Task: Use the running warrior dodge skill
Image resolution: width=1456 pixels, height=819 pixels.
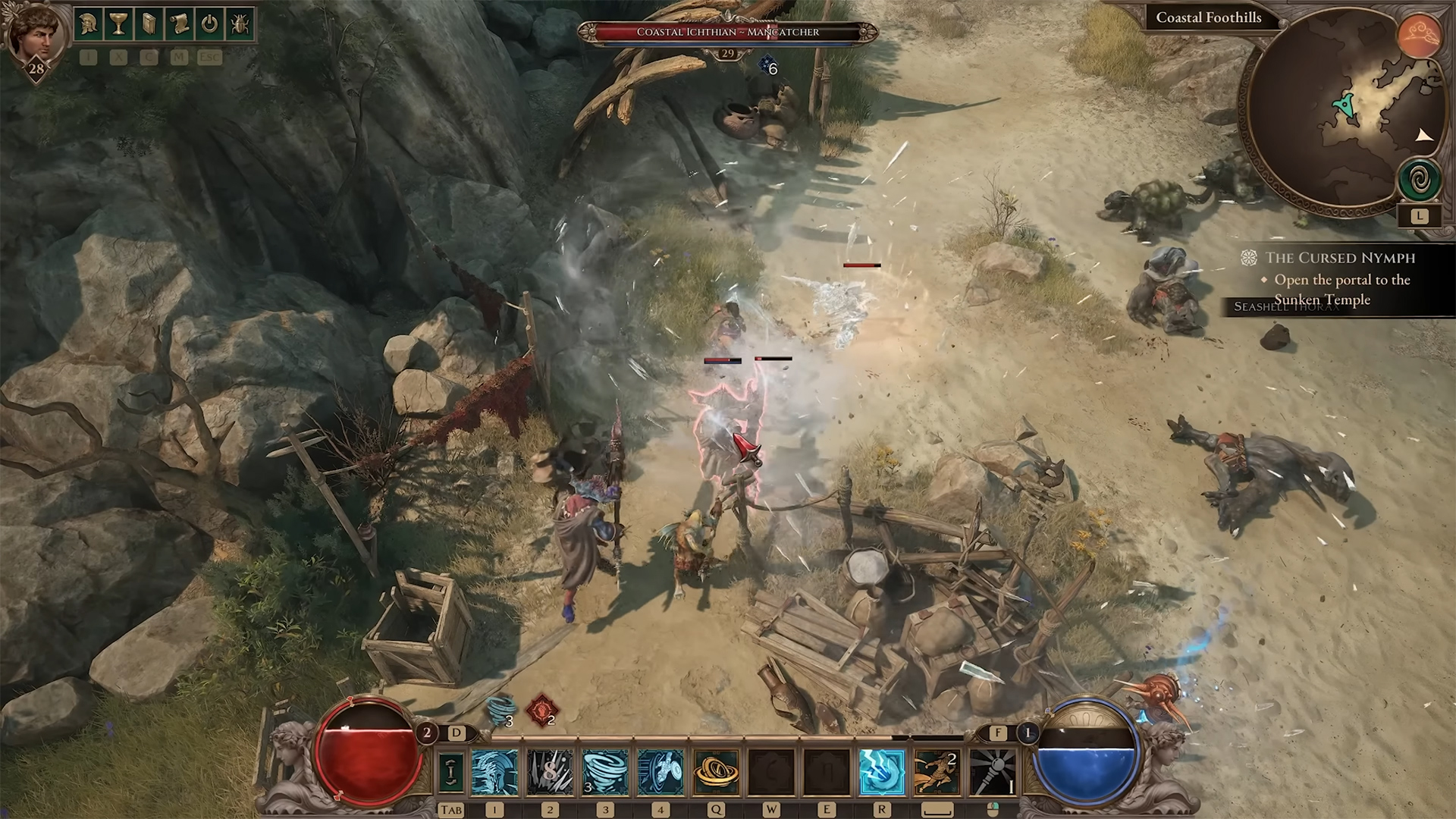Action: (x=937, y=771)
